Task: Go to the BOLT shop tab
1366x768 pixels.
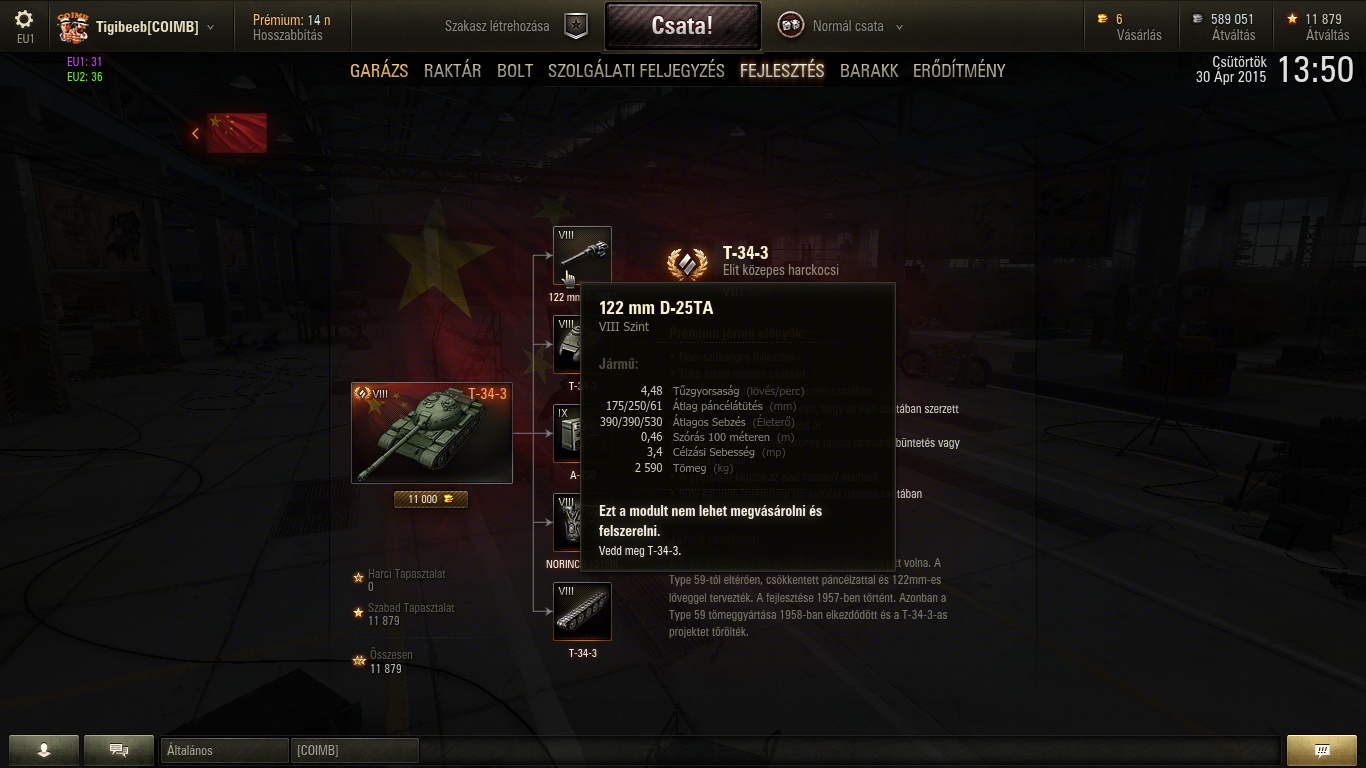Action: pos(515,71)
